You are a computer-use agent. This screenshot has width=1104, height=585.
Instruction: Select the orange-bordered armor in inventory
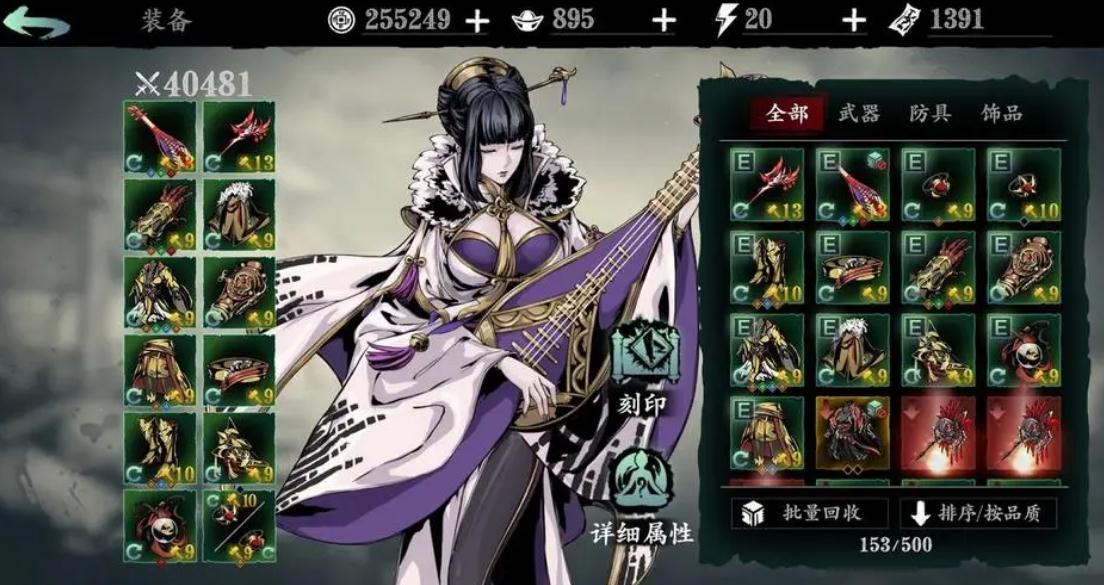pos(852,433)
